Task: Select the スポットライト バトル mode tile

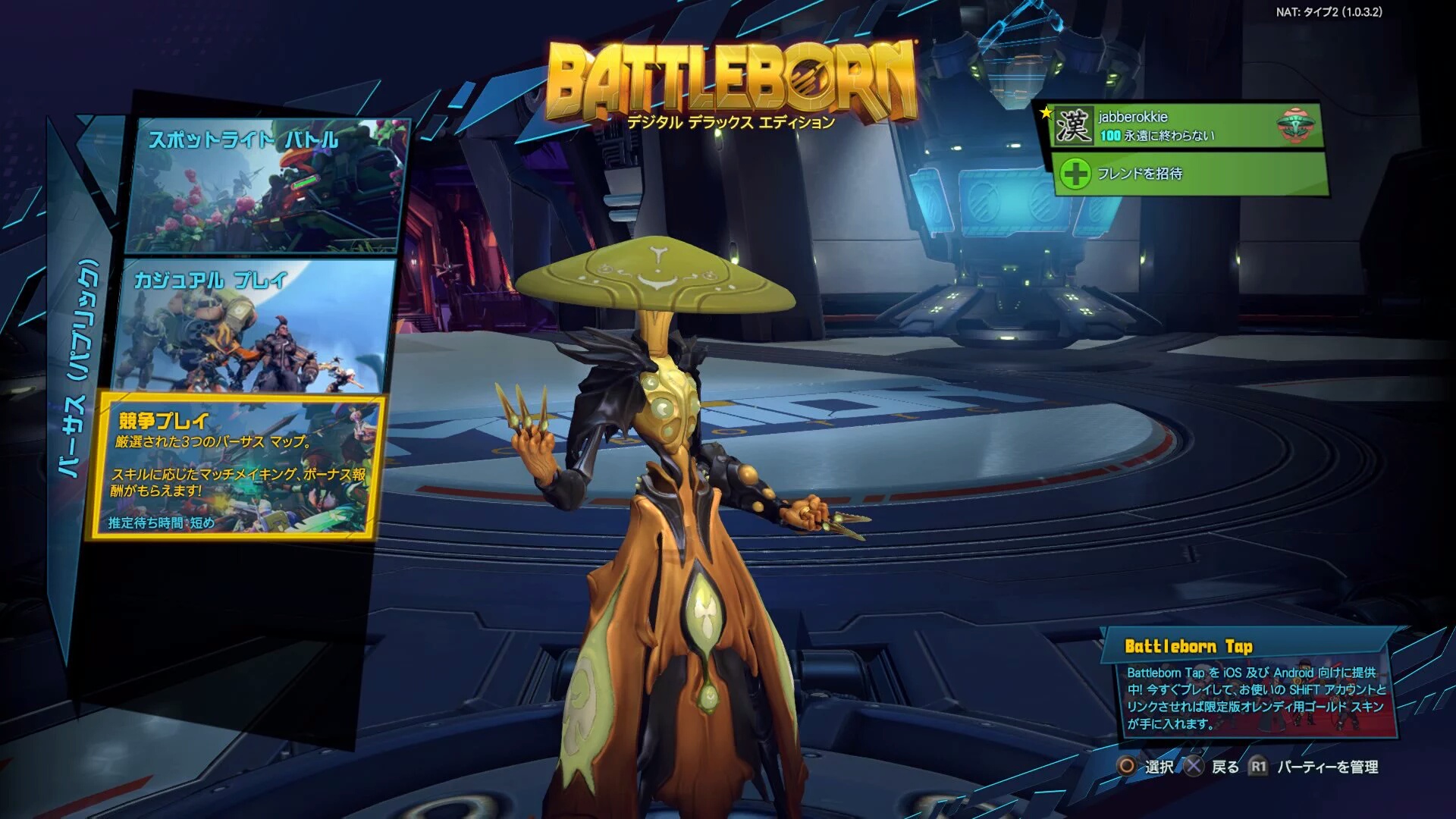Action: (267, 186)
